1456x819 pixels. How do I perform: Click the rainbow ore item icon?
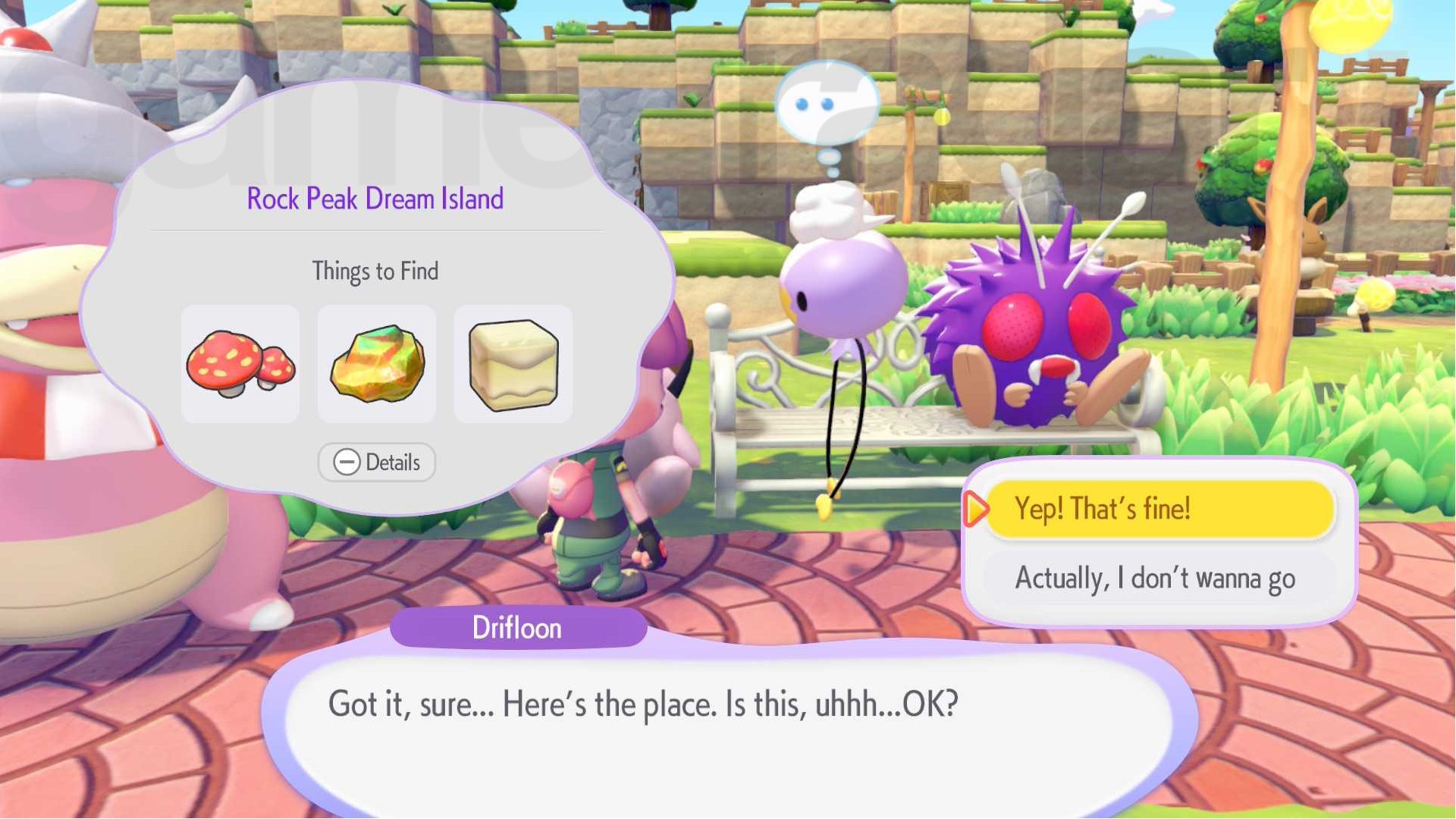(x=377, y=364)
